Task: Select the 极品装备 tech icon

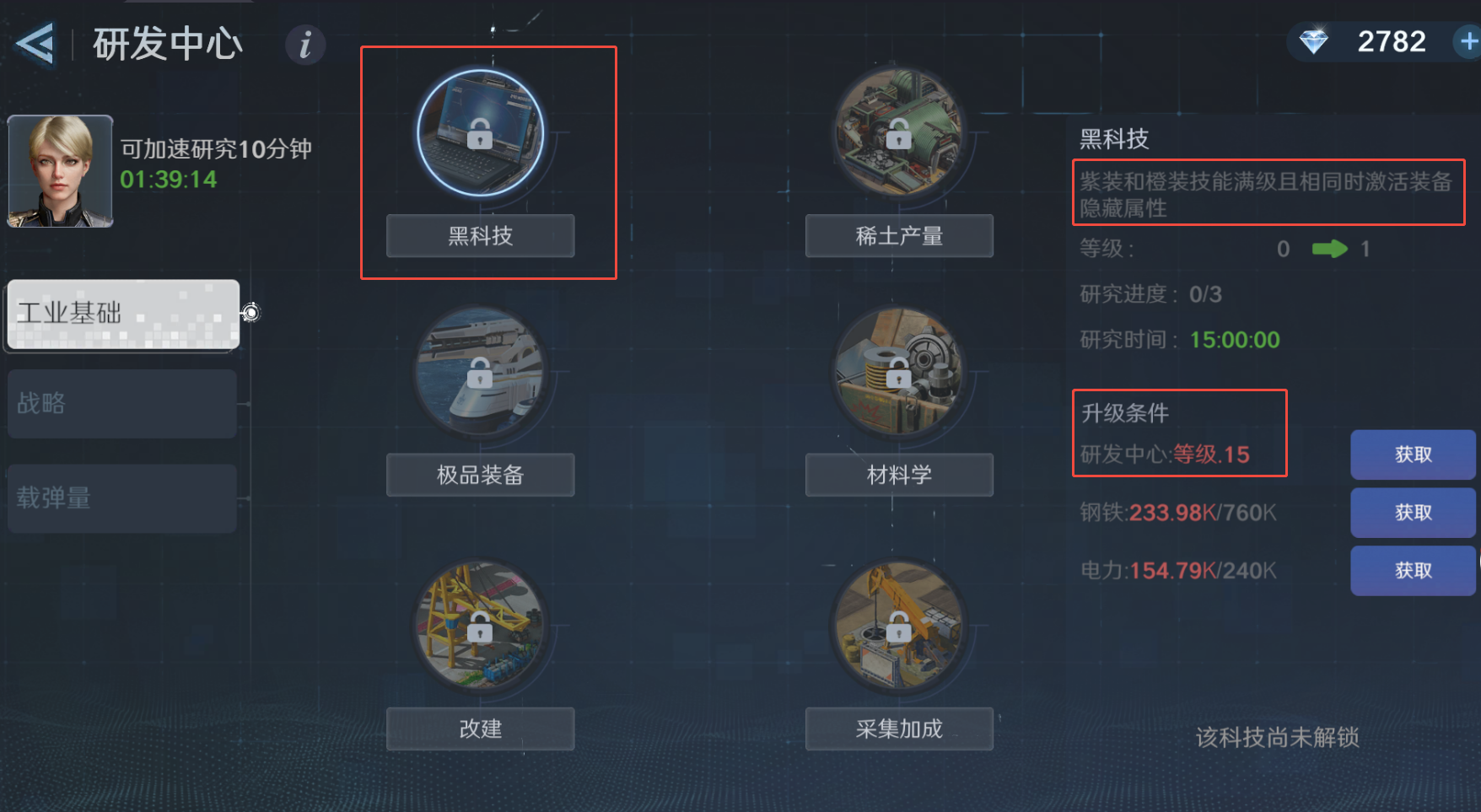Action: tap(481, 371)
